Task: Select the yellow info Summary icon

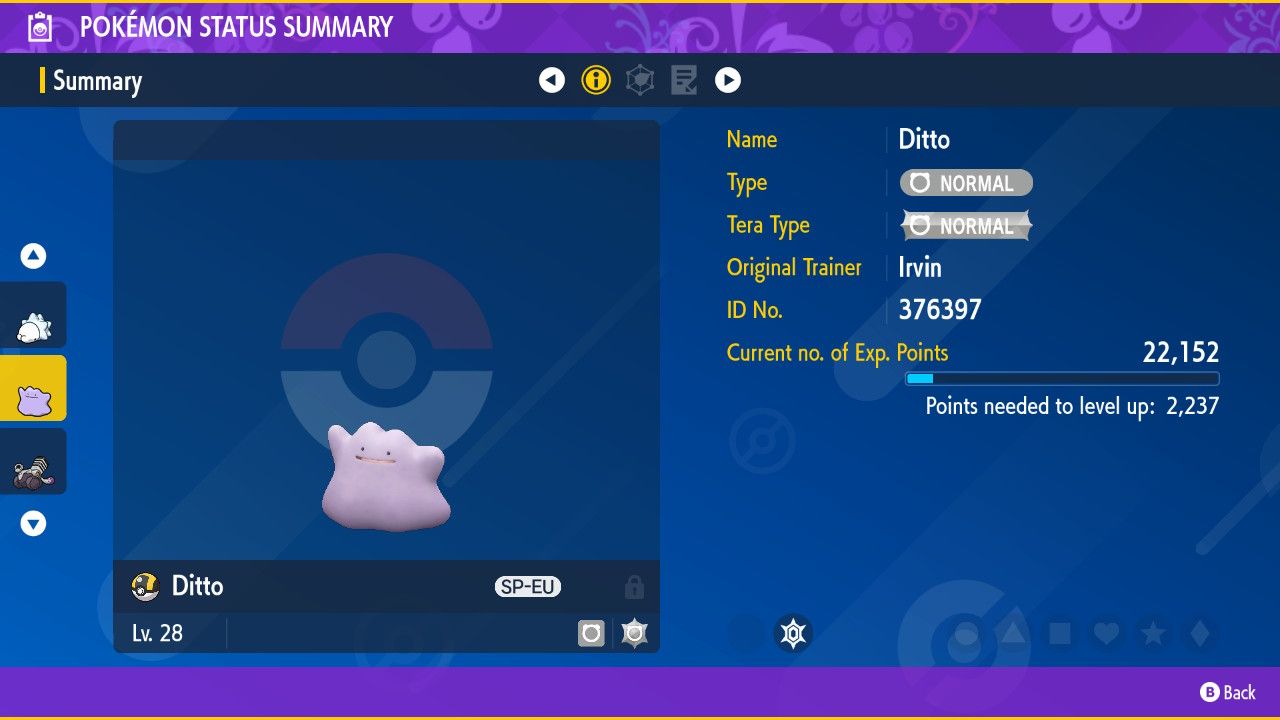Action: [596, 80]
